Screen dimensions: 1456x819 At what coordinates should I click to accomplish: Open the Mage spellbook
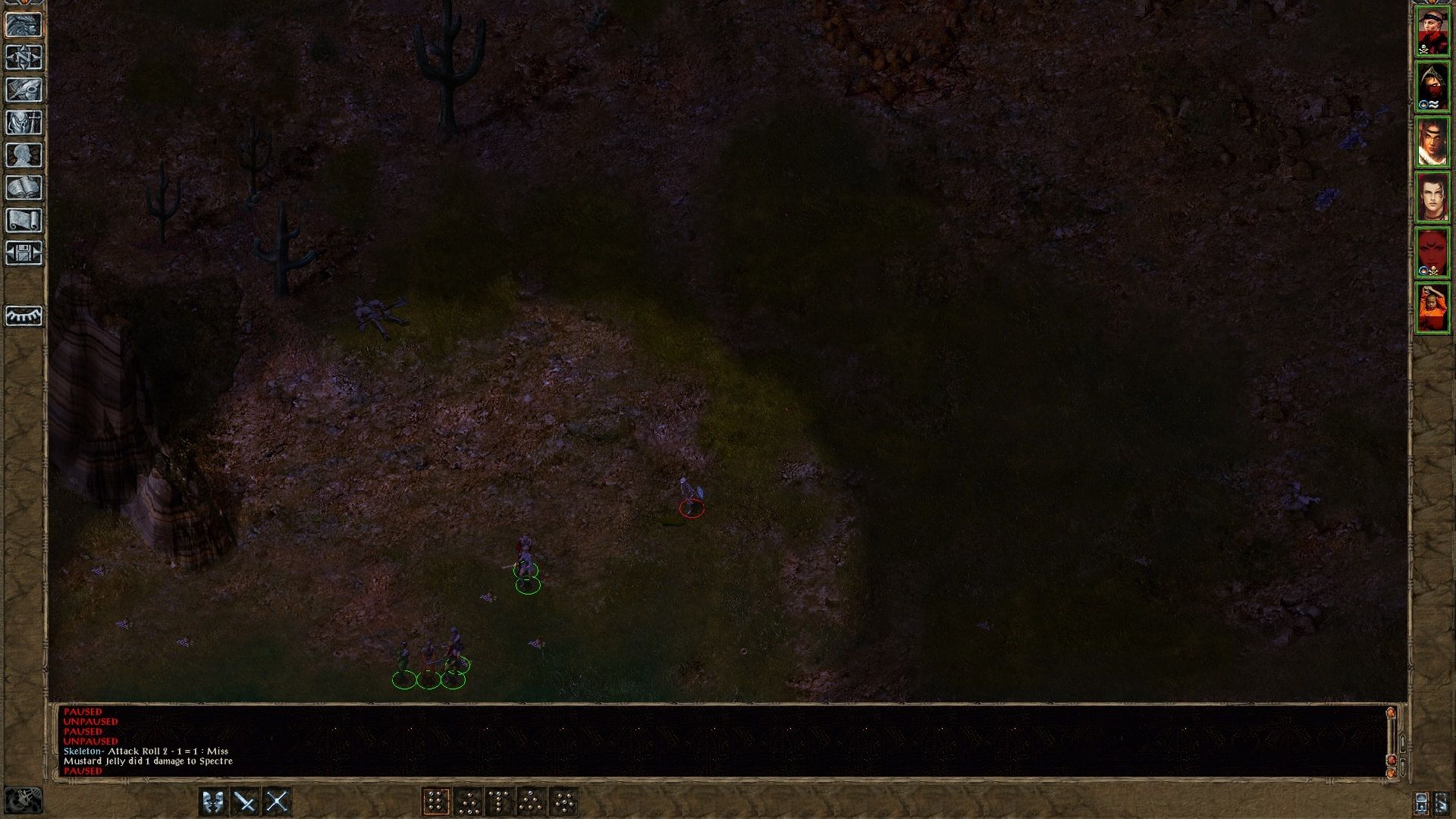pyautogui.click(x=25, y=185)
